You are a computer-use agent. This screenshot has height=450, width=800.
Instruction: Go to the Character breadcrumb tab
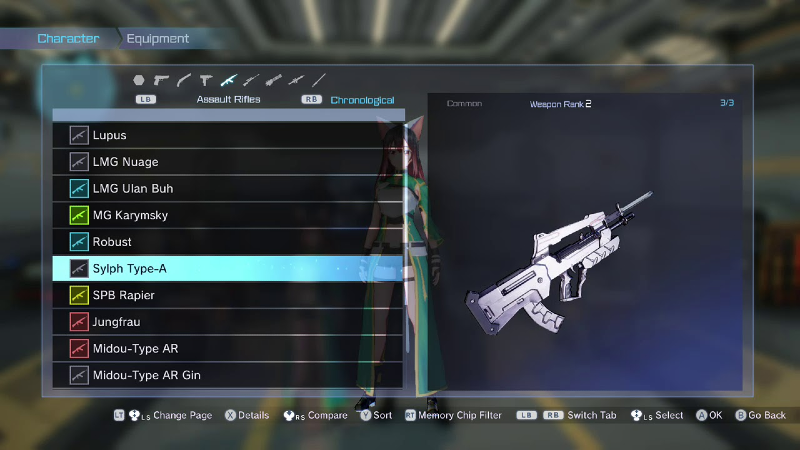[68, 39]
